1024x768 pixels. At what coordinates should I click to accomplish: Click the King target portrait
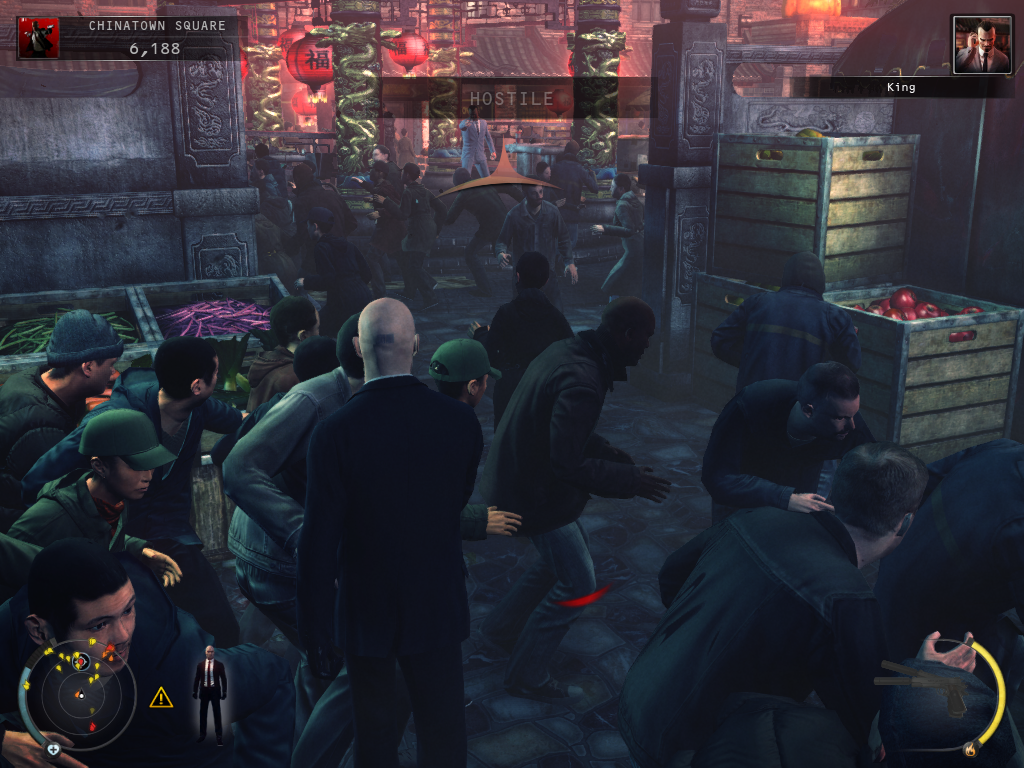[x=981, y=45]
